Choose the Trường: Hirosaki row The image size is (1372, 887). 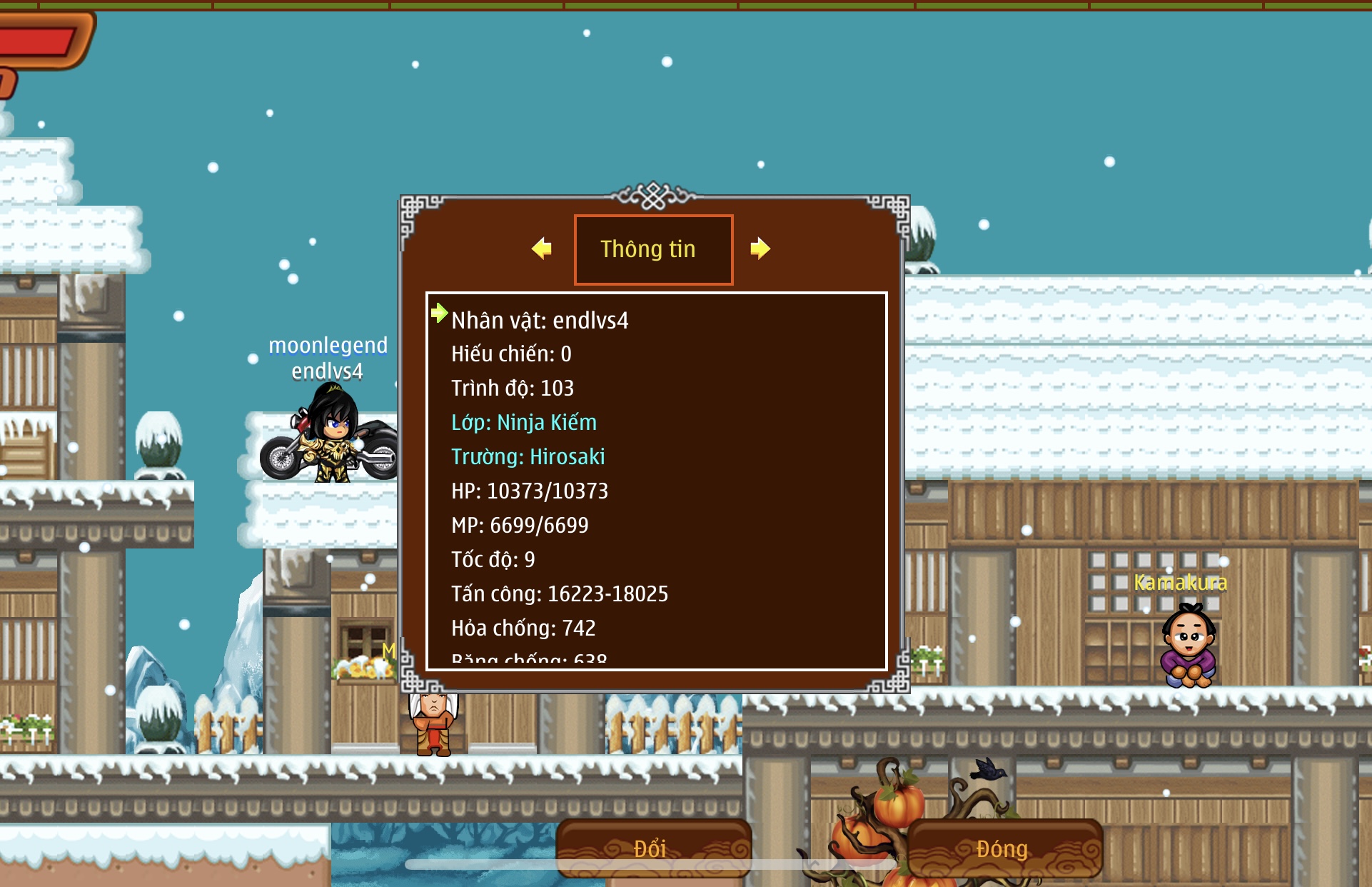(528, 457)
